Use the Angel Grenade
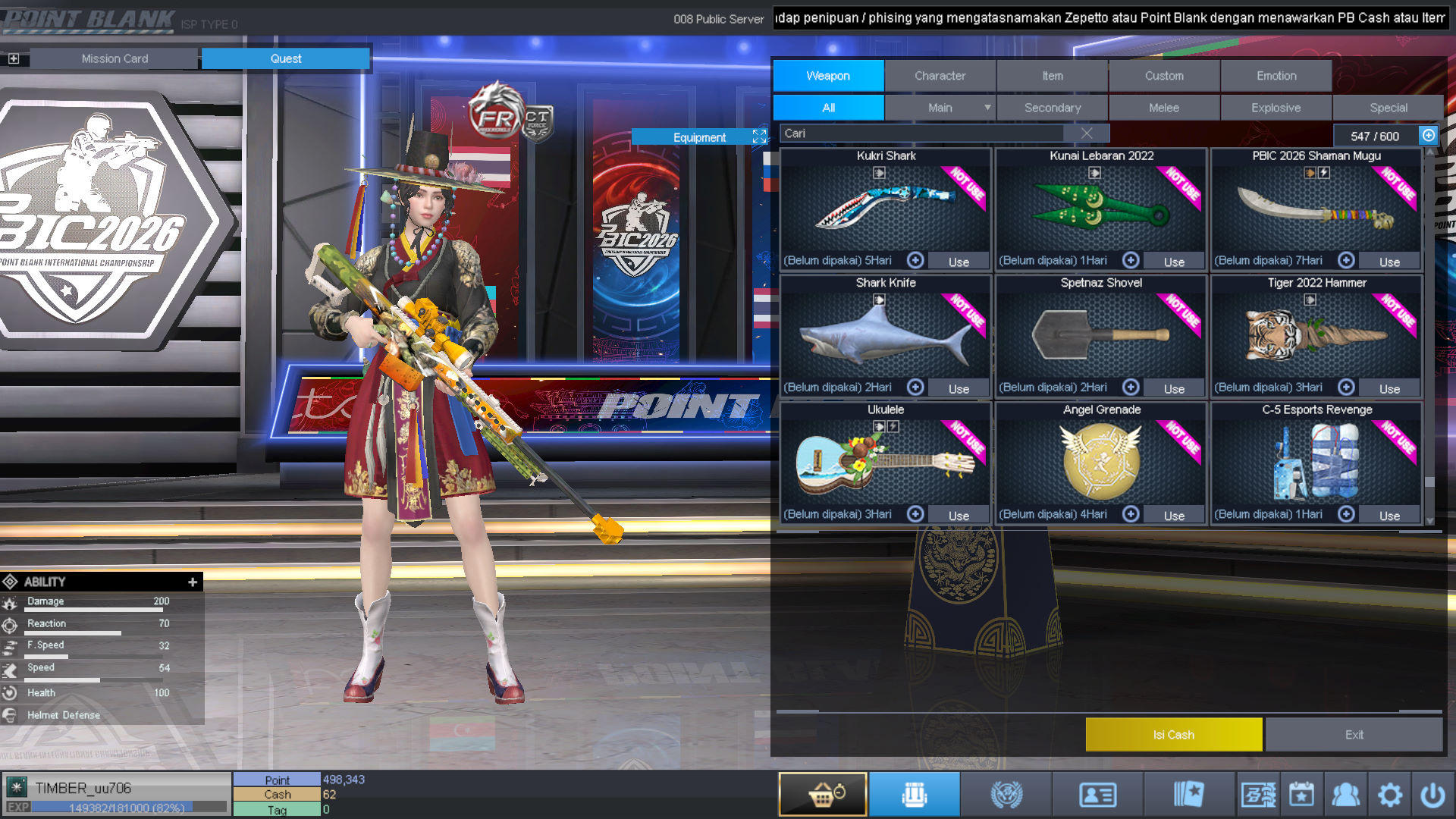The image size is (1456, 819). click(x=1174, y=516)
